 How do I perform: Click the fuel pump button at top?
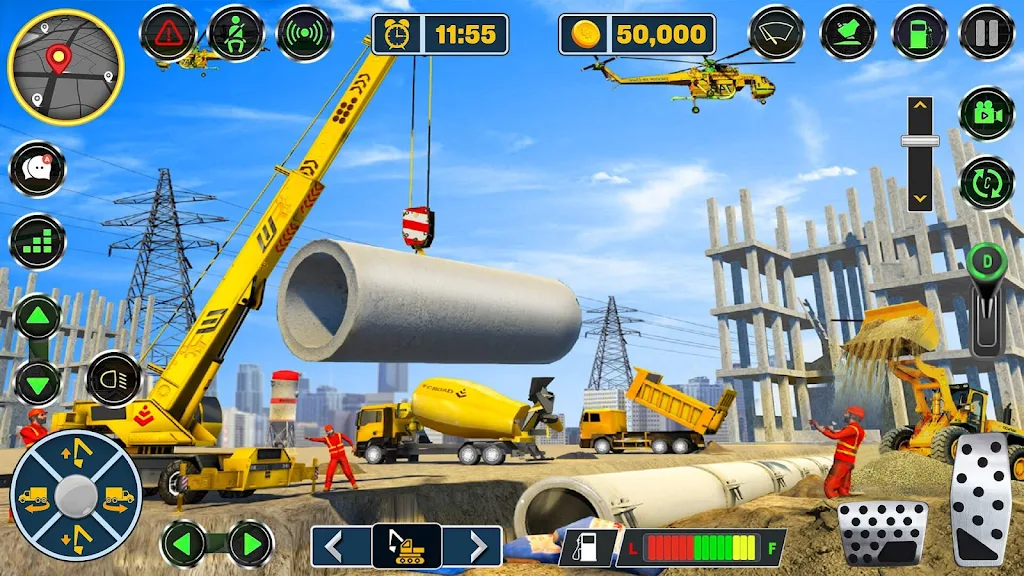[919, 34]
